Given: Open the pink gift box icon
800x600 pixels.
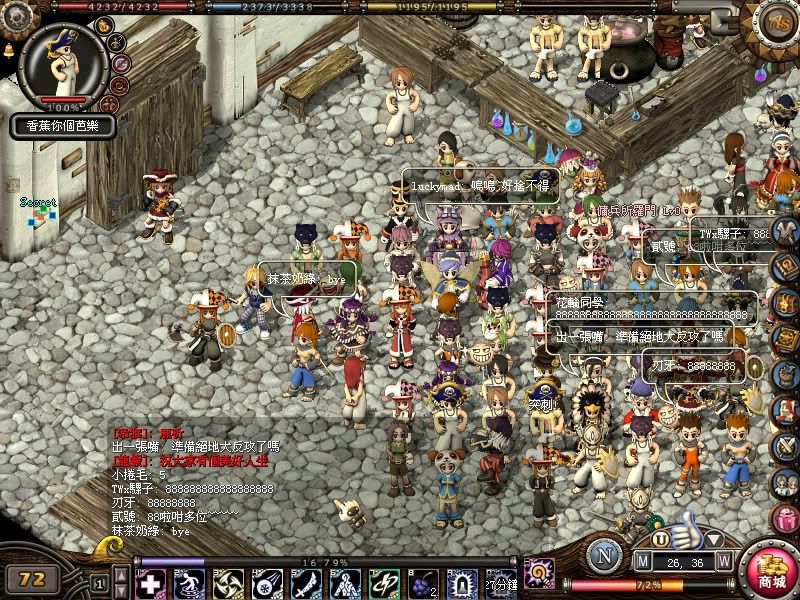Looking at the screenshot, I should tap(785, 520).
